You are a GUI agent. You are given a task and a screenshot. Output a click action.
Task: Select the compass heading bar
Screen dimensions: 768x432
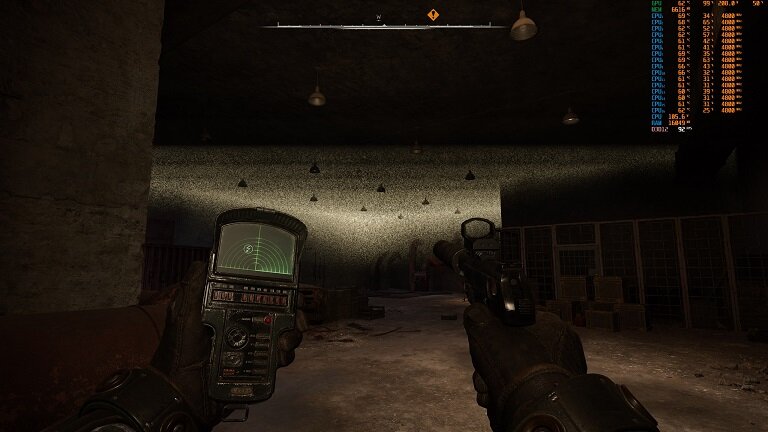(x=384, y=25)
